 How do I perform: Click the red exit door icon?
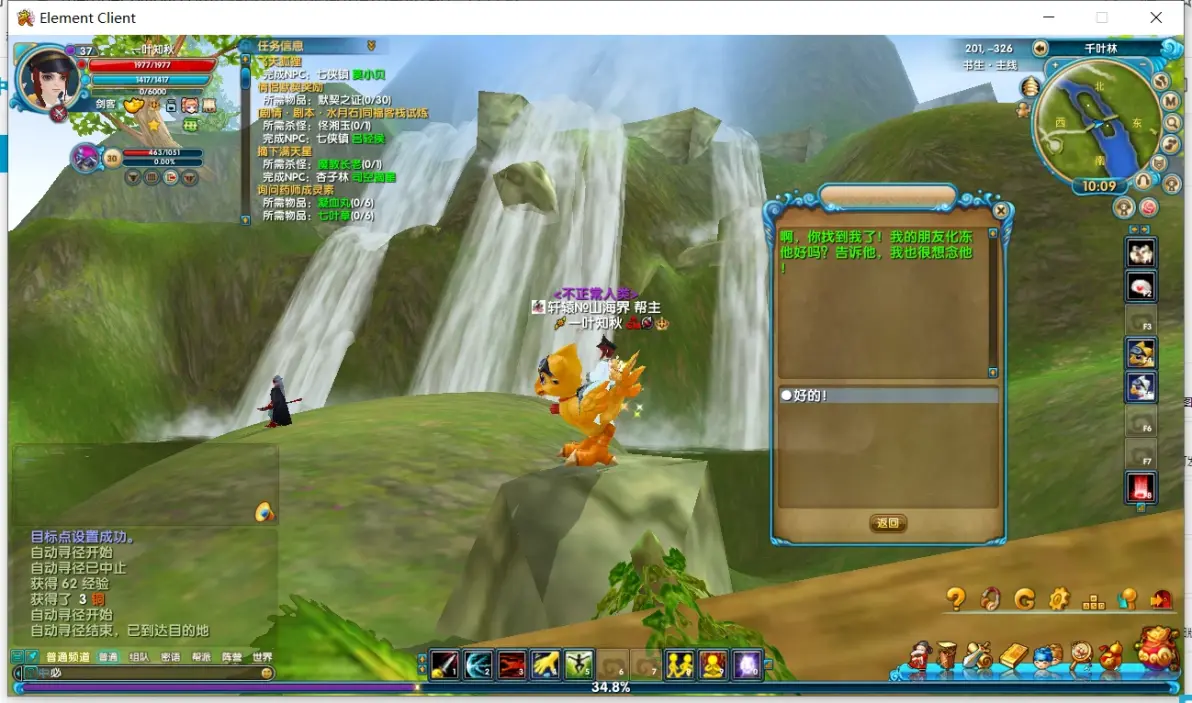click(1161, 599)
